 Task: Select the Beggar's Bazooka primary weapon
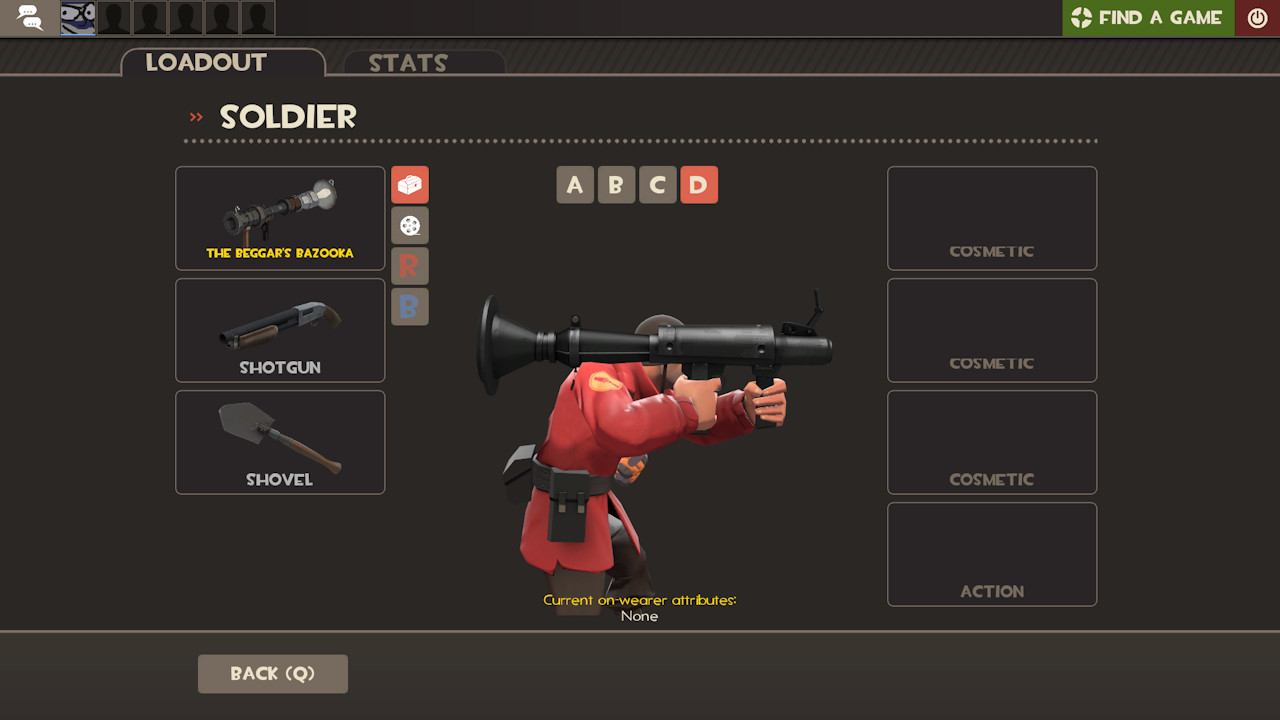(x=280, y=218)
